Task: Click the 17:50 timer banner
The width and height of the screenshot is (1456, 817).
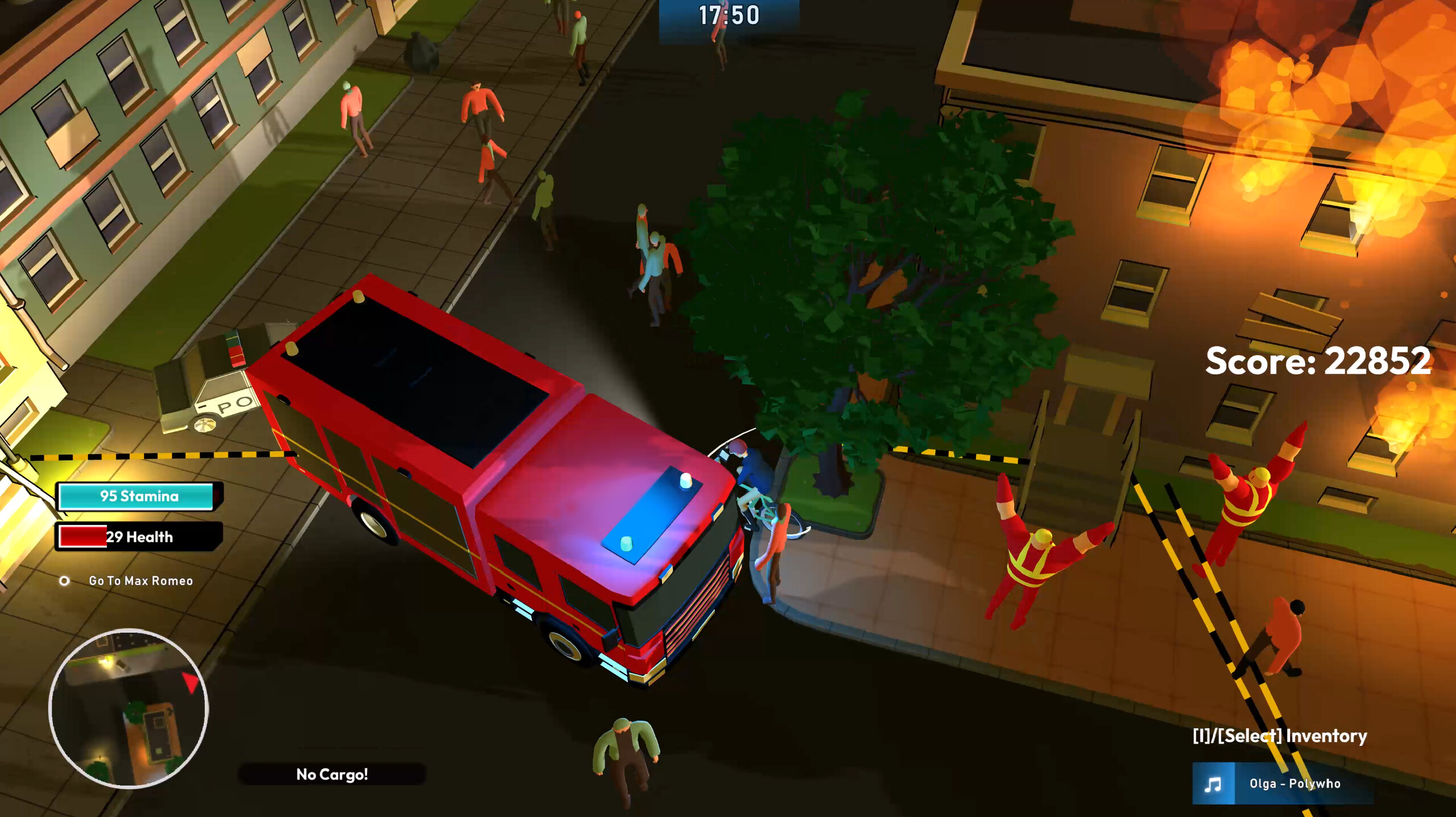Action: click(x=728, y=14)
